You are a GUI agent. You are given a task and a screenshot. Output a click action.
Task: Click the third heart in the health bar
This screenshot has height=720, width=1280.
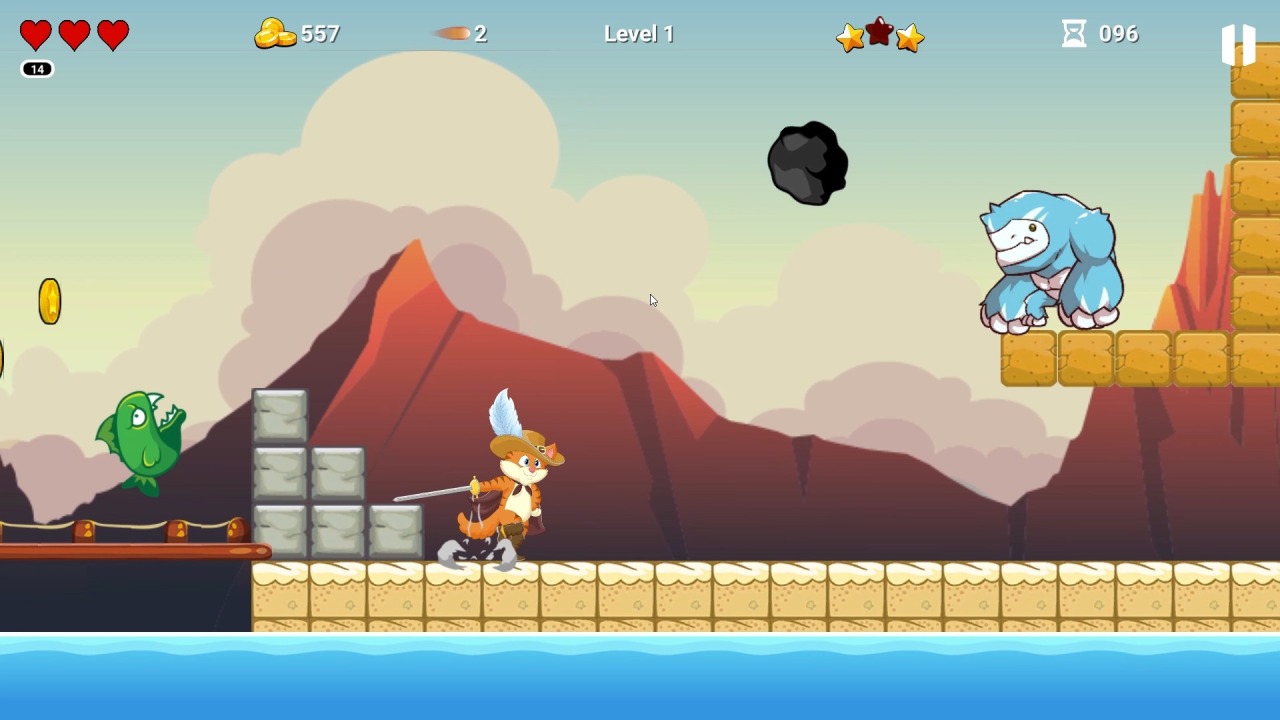(x=112, y=35)
